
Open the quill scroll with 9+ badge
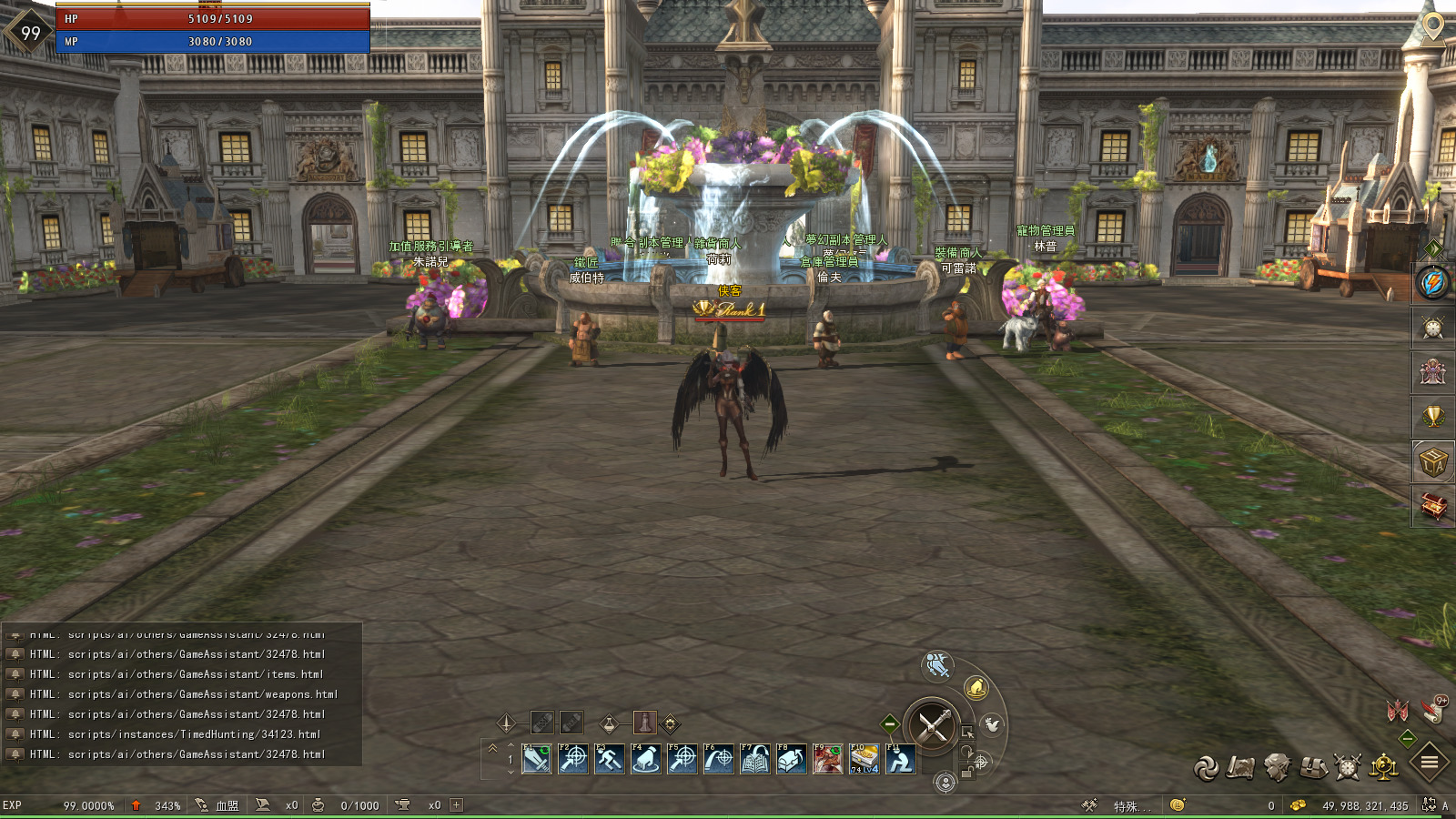(x=1435, y=708)
